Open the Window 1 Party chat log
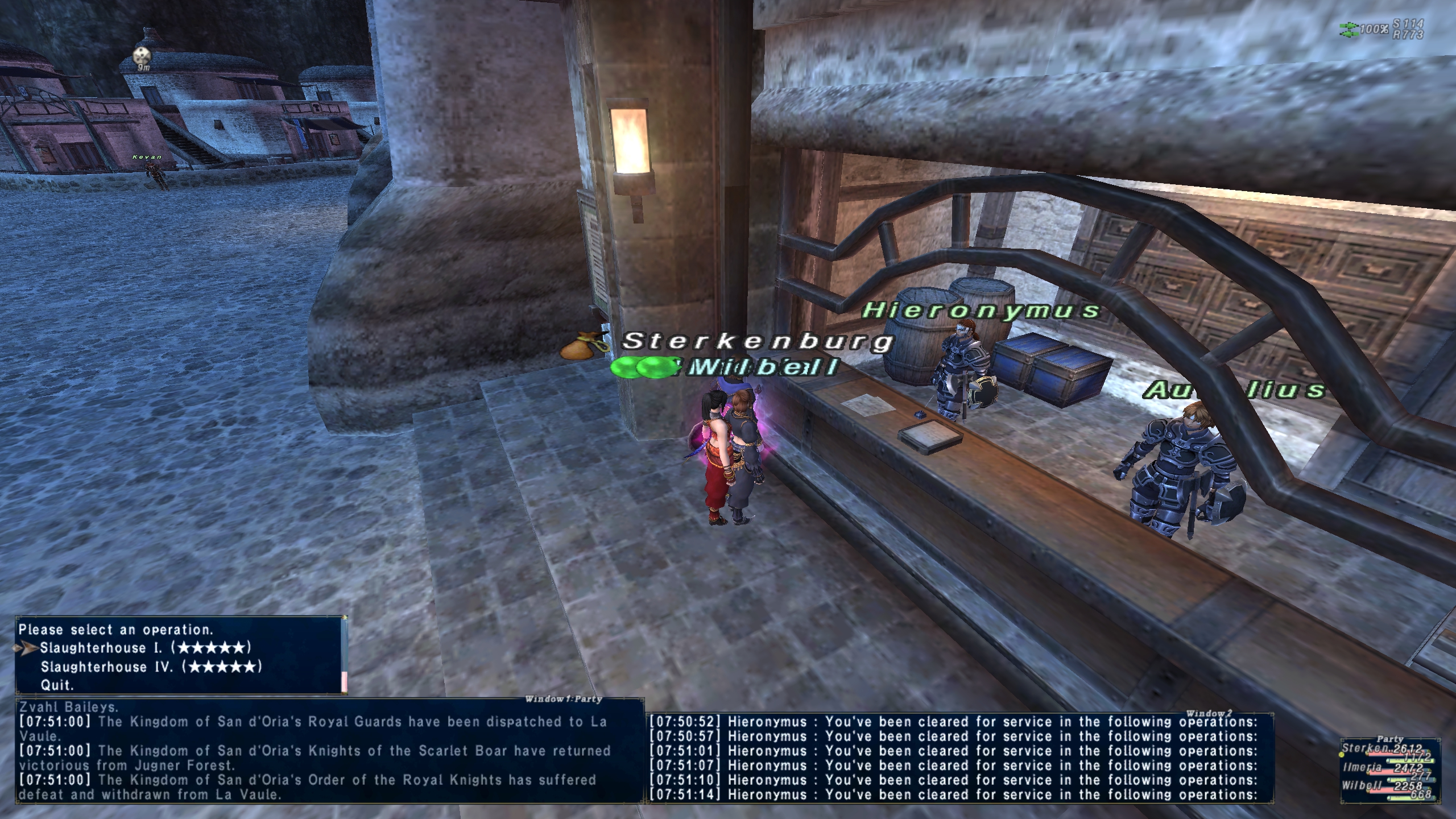This screenshot has width=1456, height=819. [562, 699]
